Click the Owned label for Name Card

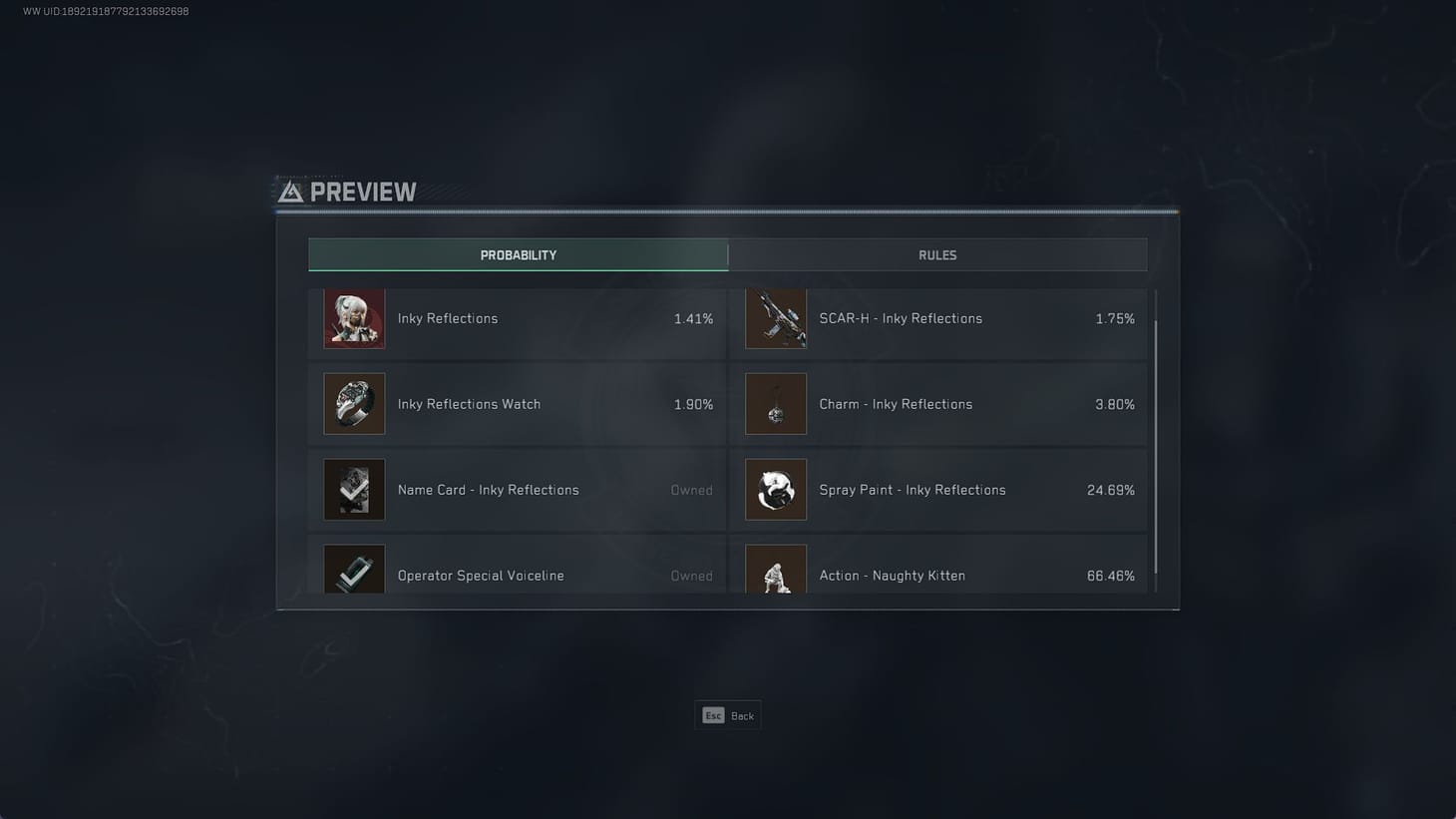(692, 490)
